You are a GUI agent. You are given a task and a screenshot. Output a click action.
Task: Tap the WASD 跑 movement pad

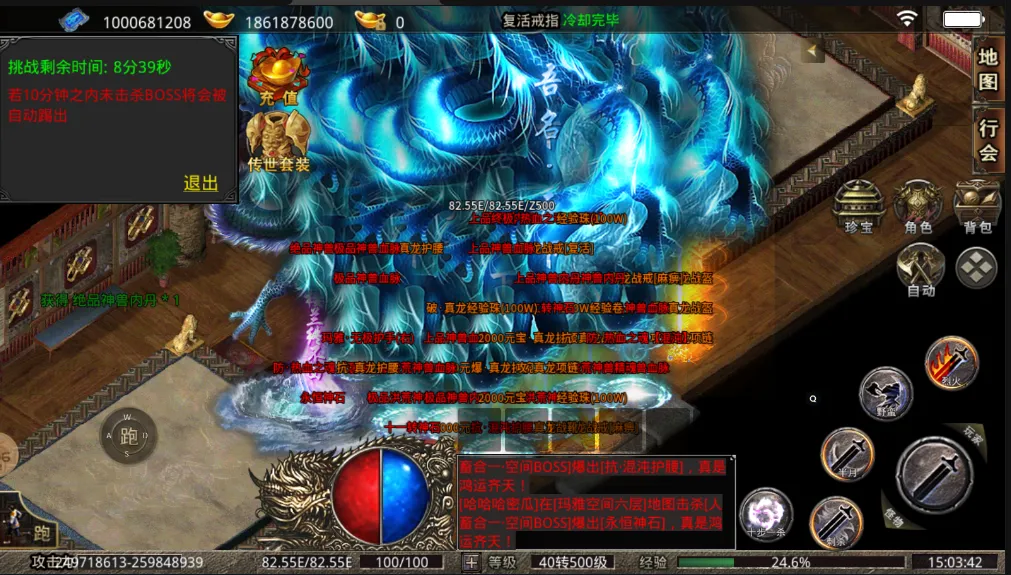[x=128, y=435]
